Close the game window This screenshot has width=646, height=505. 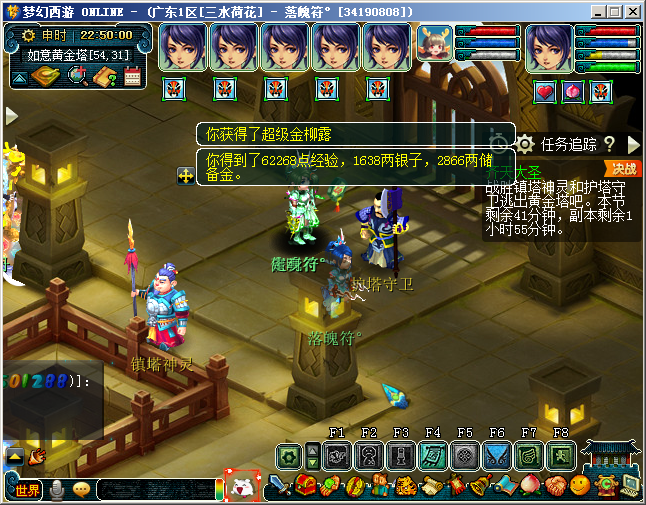coord(631,10)
